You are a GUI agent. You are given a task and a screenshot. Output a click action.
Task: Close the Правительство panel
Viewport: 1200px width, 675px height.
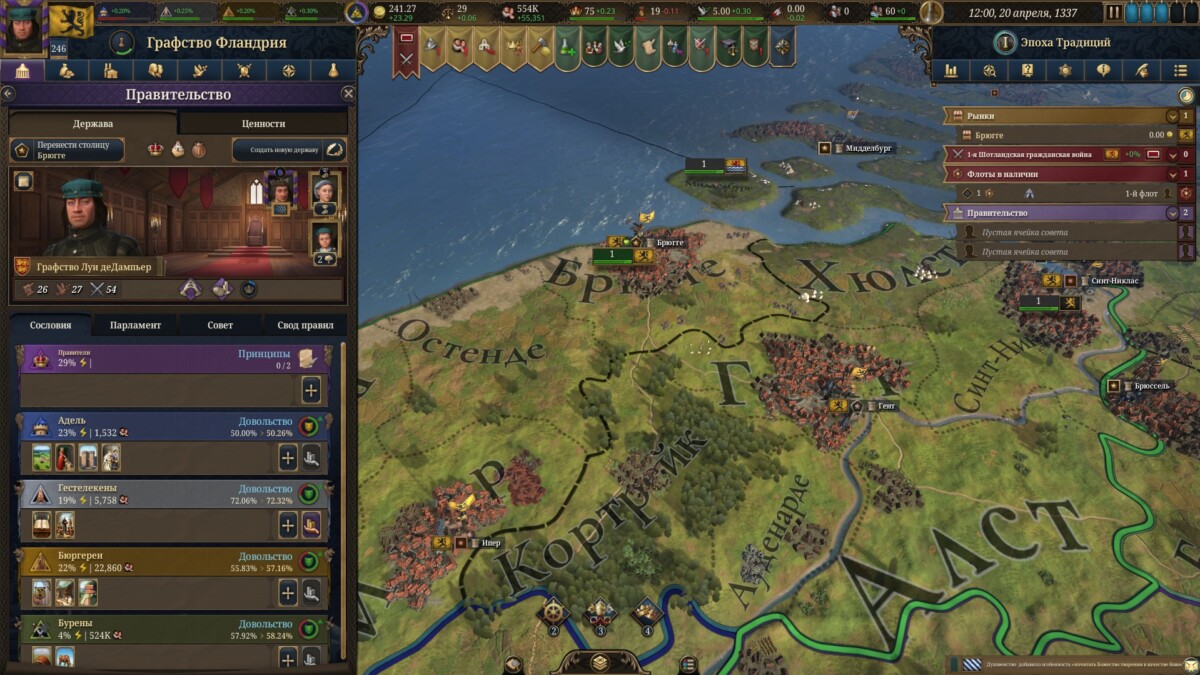coord(348,93)
